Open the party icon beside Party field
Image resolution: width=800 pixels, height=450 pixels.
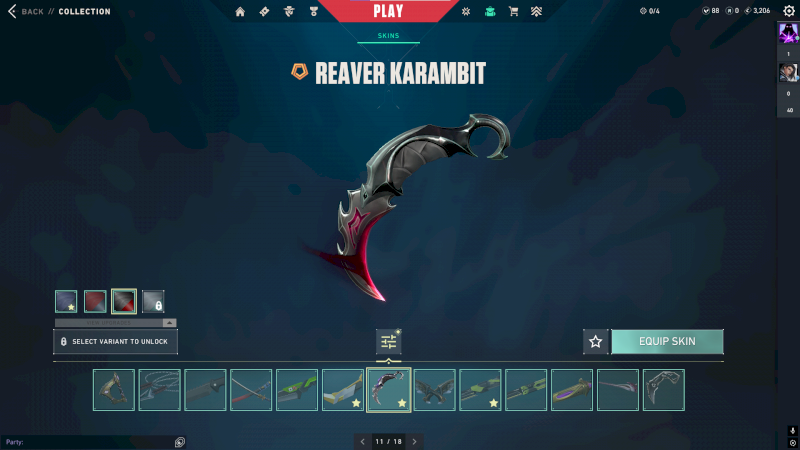click(180, 441)
